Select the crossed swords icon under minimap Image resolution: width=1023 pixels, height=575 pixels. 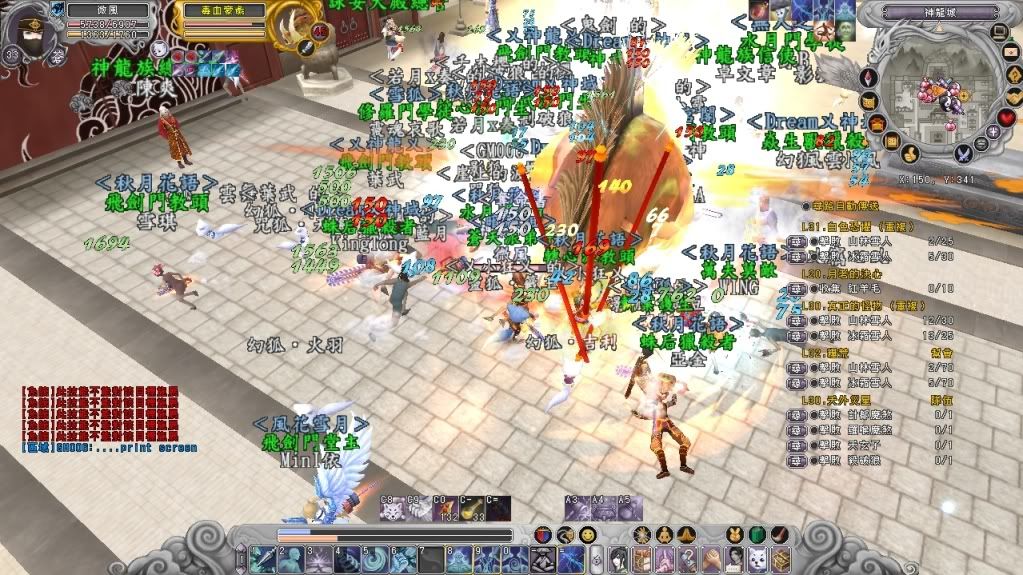[x=963, y=154]
